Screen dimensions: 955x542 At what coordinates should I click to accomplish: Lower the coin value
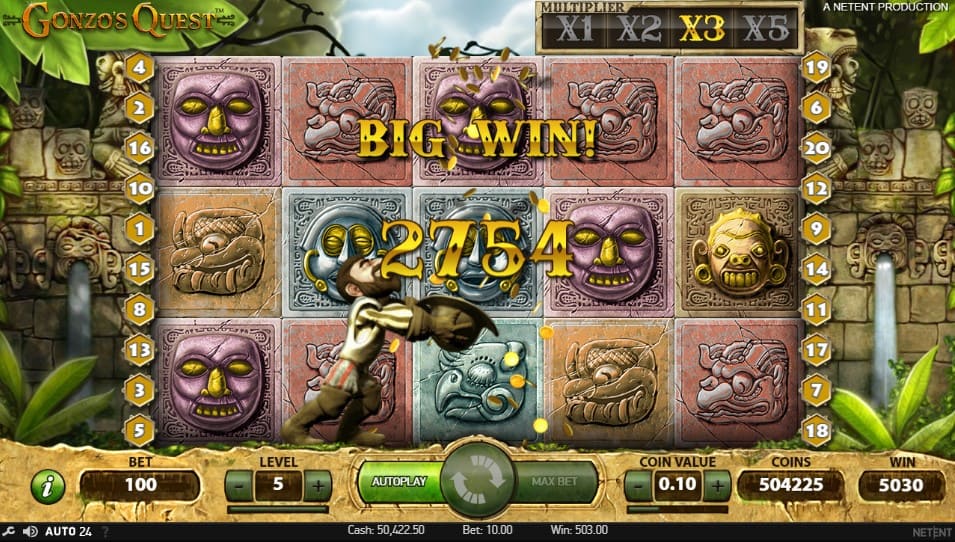coord(637,486)
